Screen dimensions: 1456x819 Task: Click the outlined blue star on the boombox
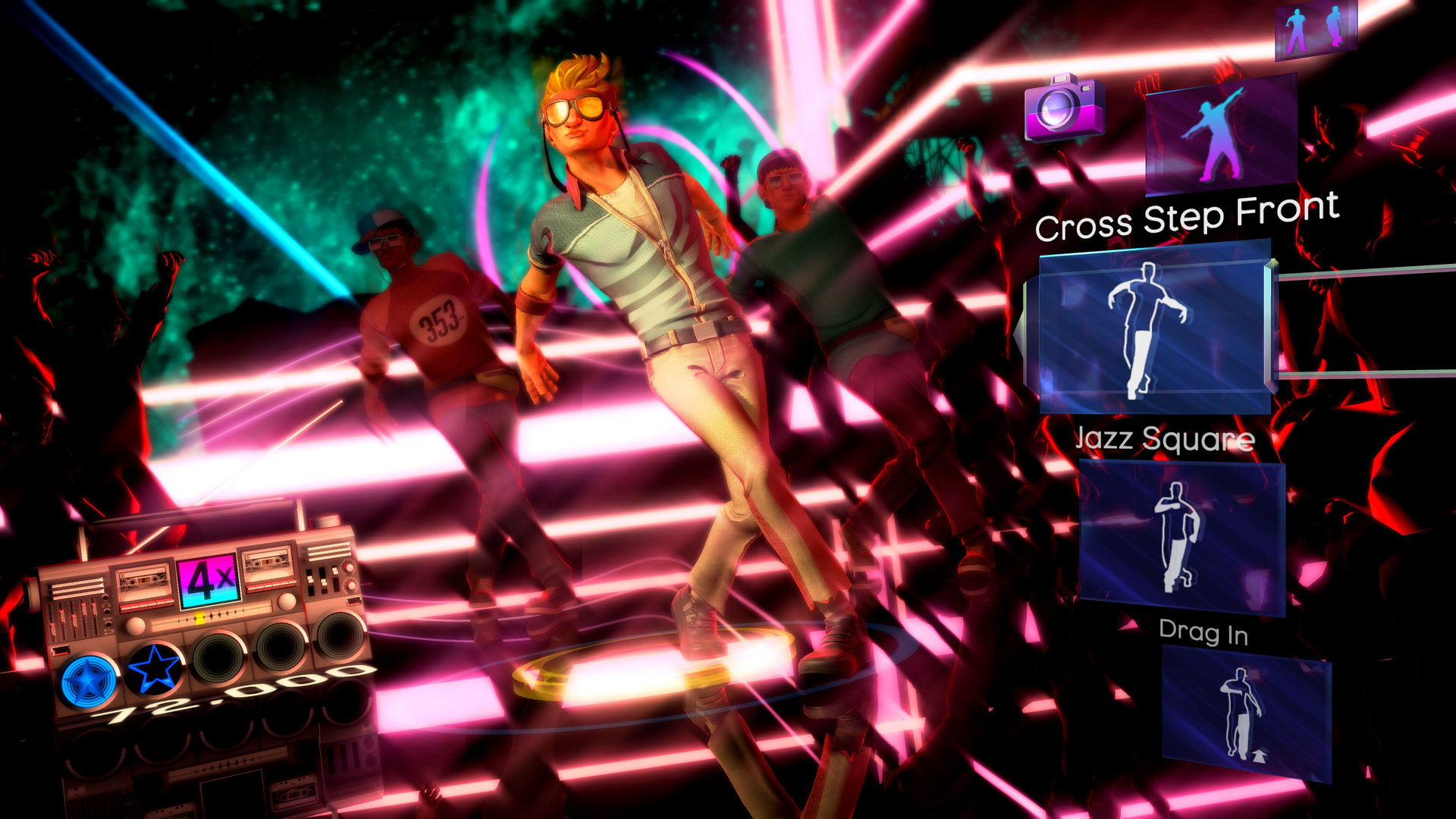155,669
